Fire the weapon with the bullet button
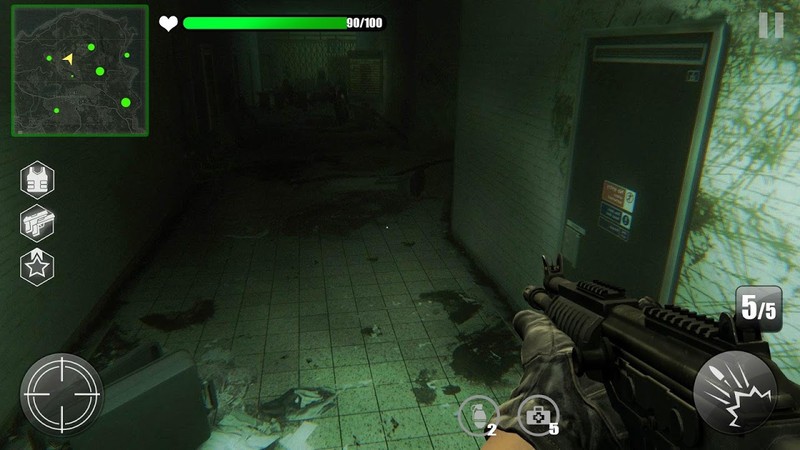The width and height of the screenshot is (800, 450). [735, 390]
